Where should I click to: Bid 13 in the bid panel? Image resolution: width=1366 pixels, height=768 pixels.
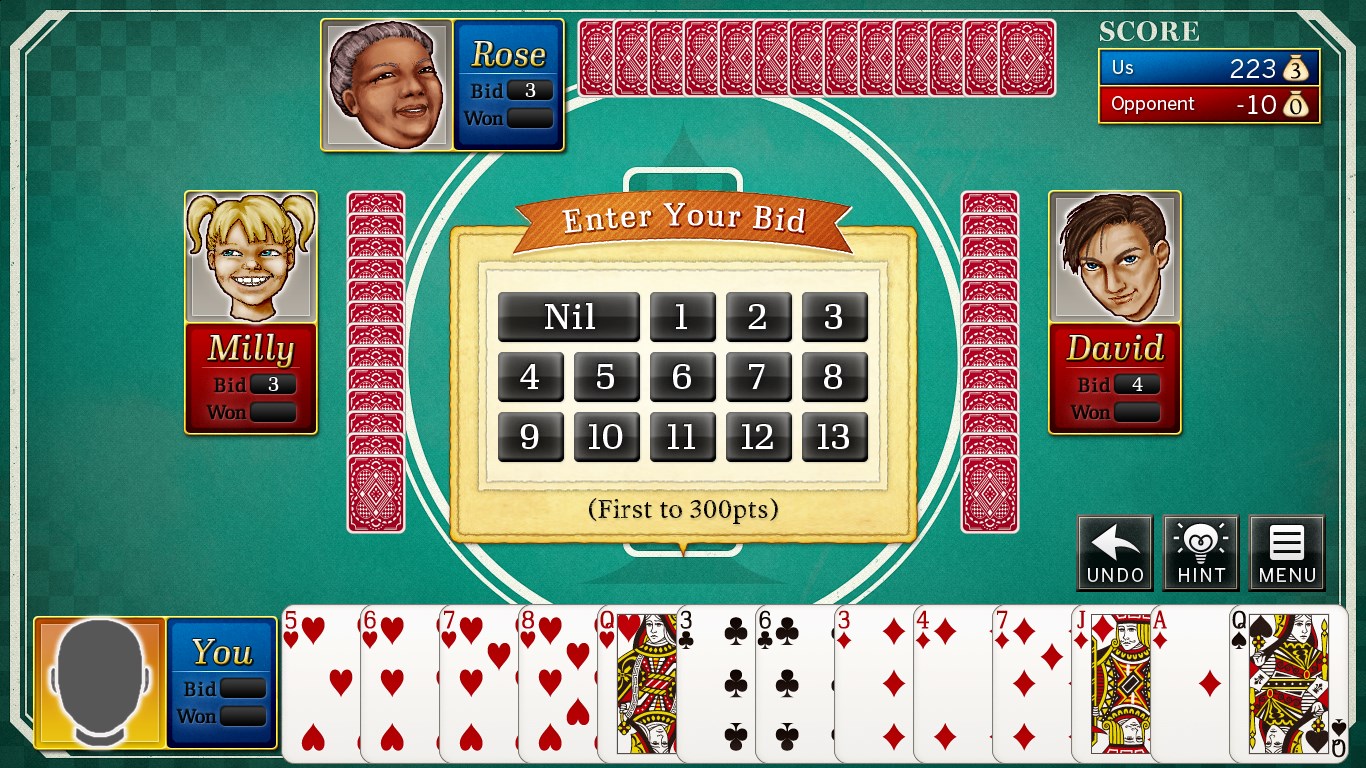click(x=834, y=437)
